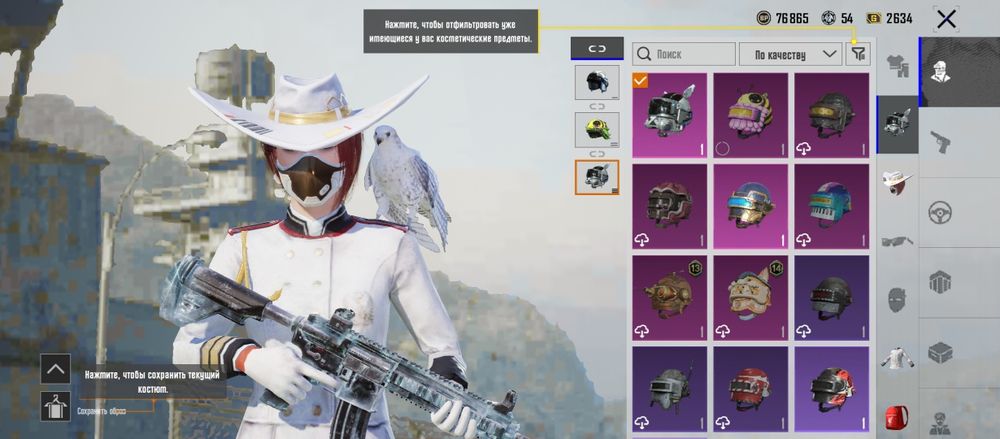This screenshot has height=439, width=1000.
Task: Open the red backpack category tab
Action: 897,416
